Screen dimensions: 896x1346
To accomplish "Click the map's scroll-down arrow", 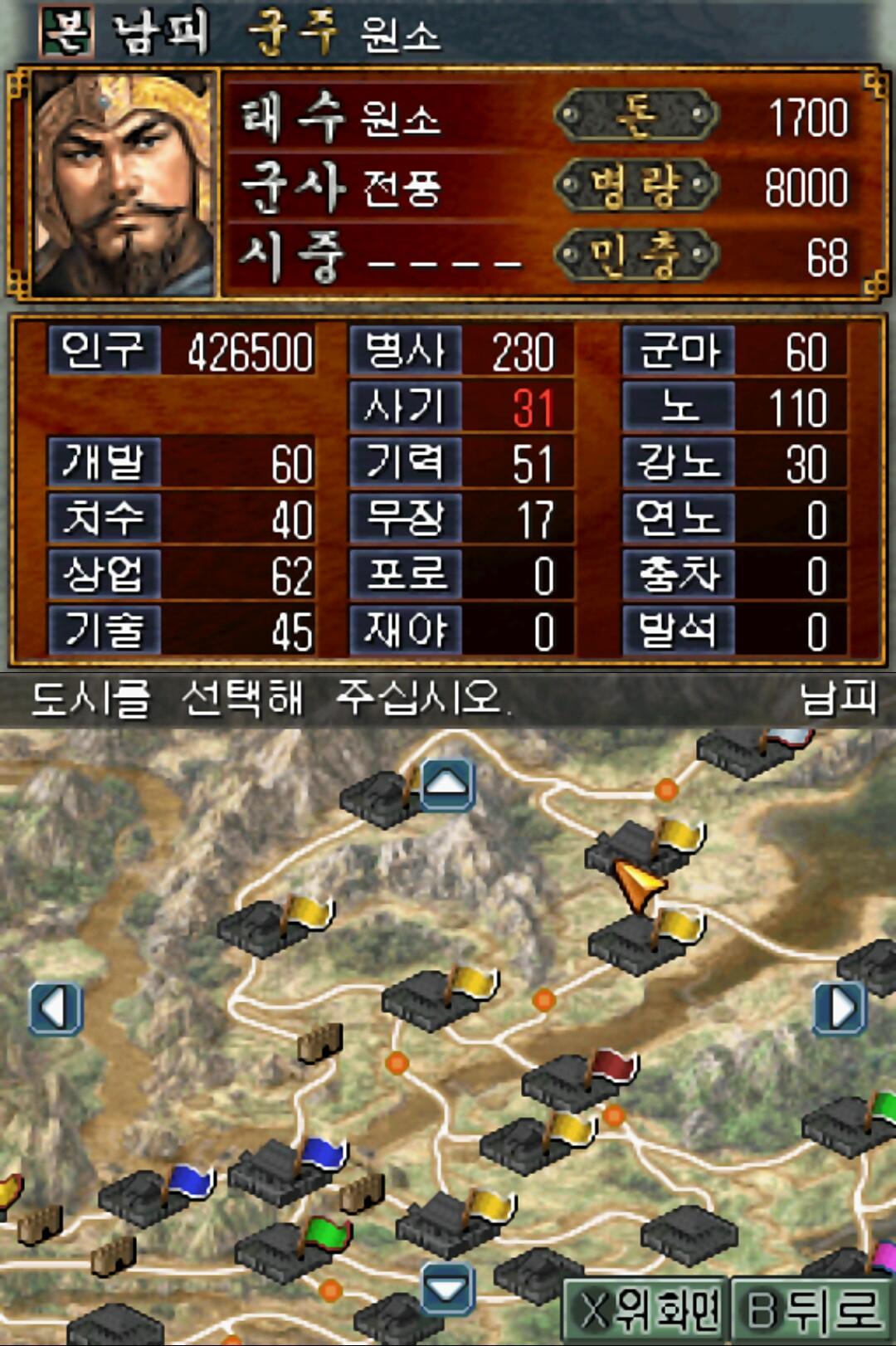I will tap(447, 1290).
